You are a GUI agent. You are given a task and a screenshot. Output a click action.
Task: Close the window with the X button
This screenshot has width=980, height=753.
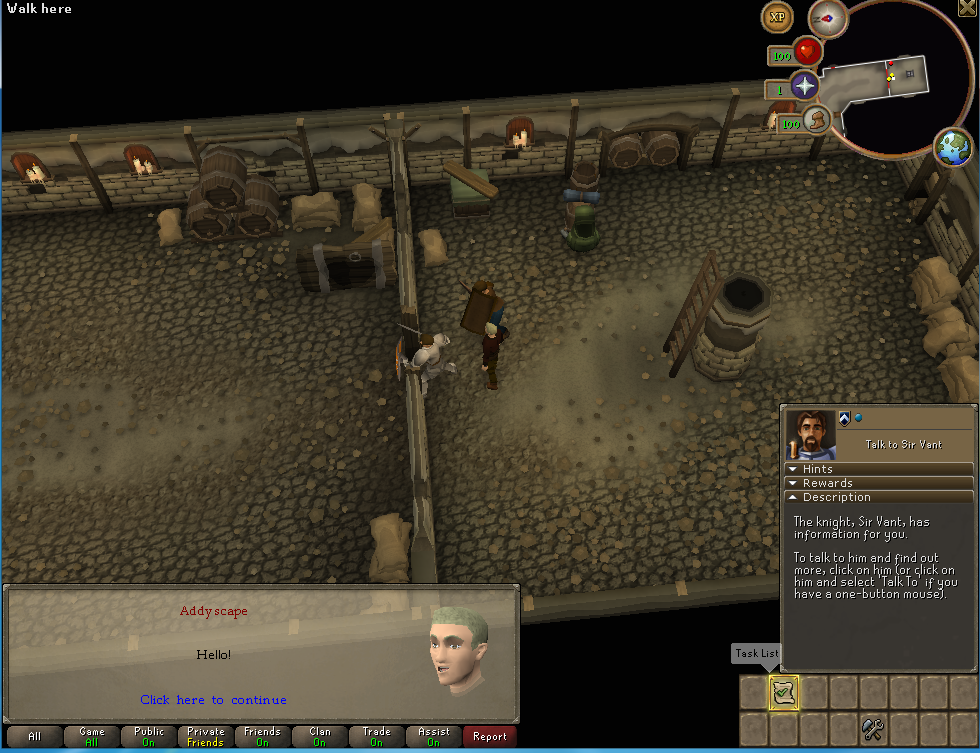[x=969, y=8]
